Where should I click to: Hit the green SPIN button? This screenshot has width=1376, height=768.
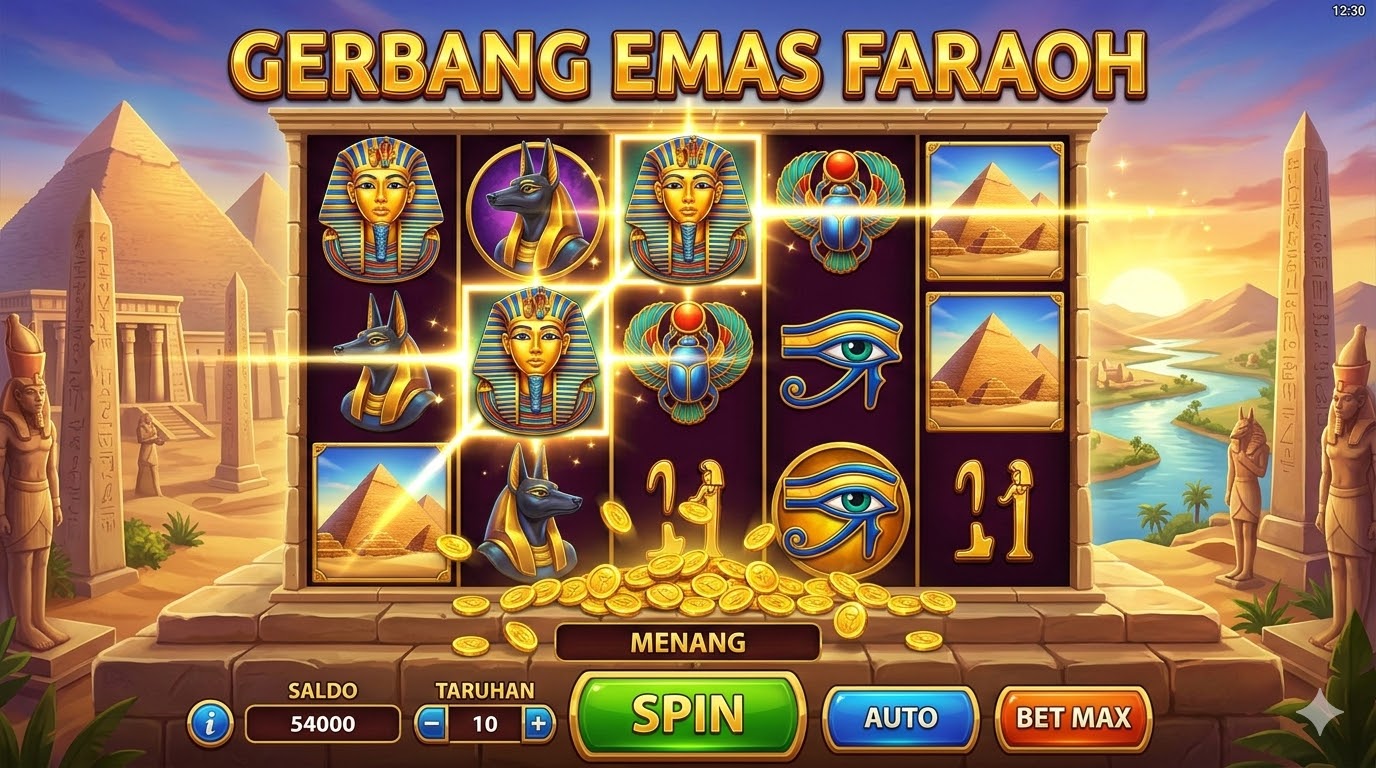click(x=687, y=715)
